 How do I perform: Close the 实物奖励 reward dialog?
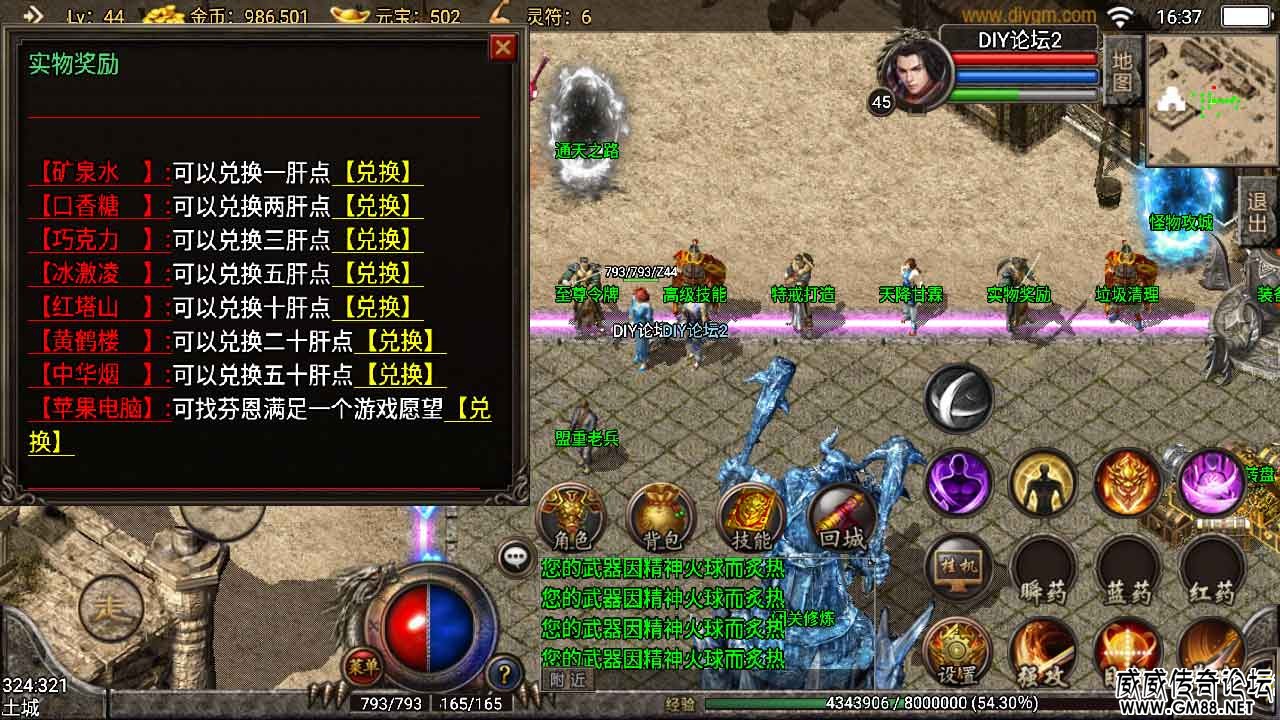pyautogui.click(x=503, y=47)
